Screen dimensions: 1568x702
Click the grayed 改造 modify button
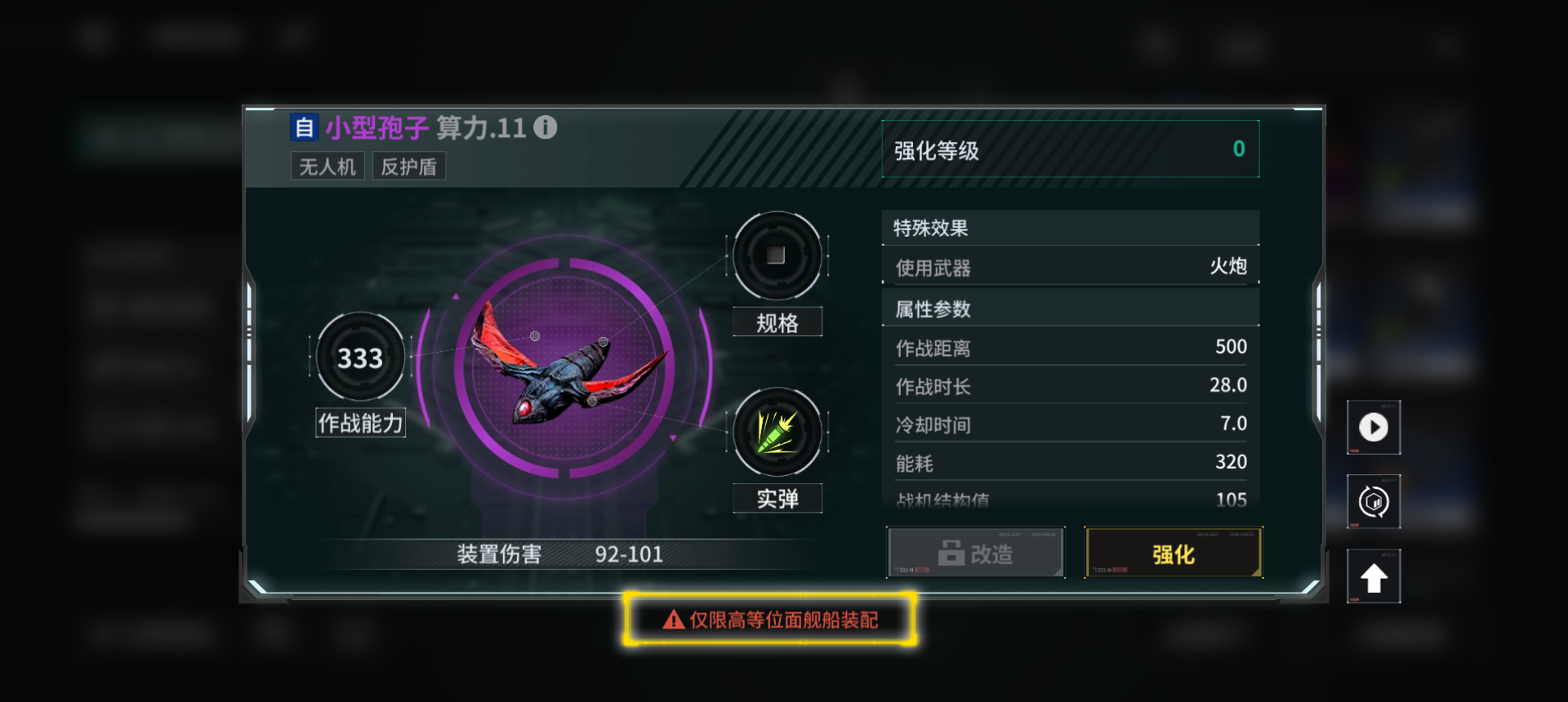click(975, 553)
